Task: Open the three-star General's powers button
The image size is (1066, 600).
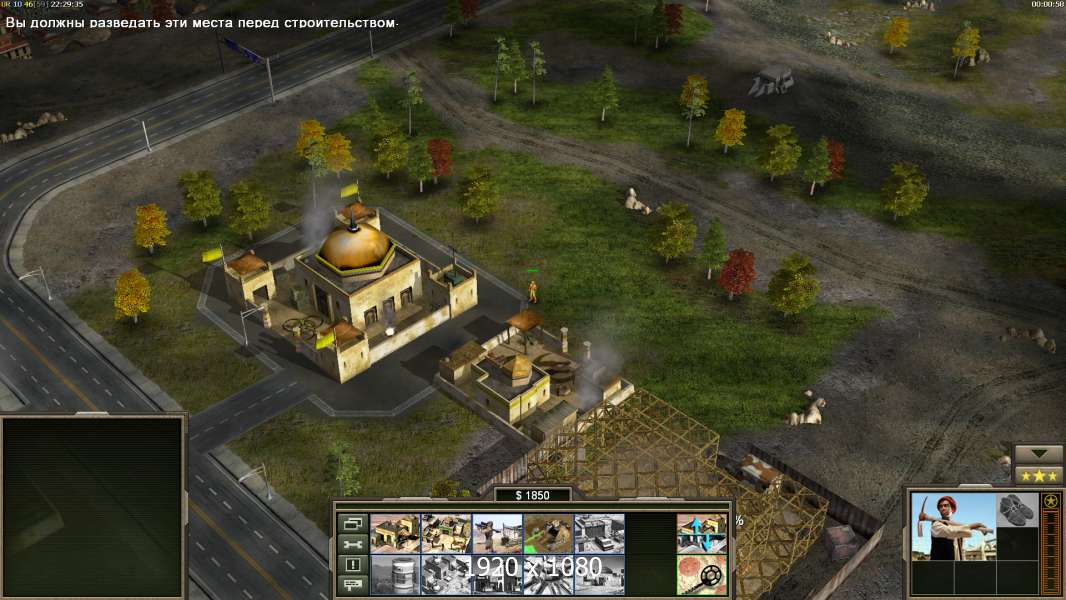Action: click(x=1038, y=475)
